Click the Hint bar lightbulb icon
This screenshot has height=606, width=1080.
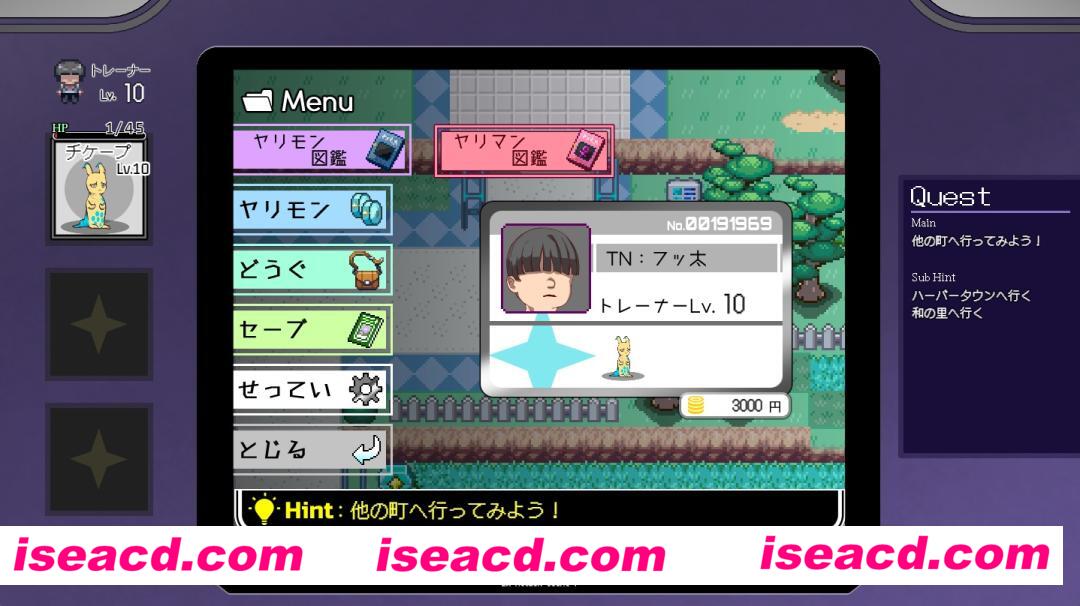point(262,510)
